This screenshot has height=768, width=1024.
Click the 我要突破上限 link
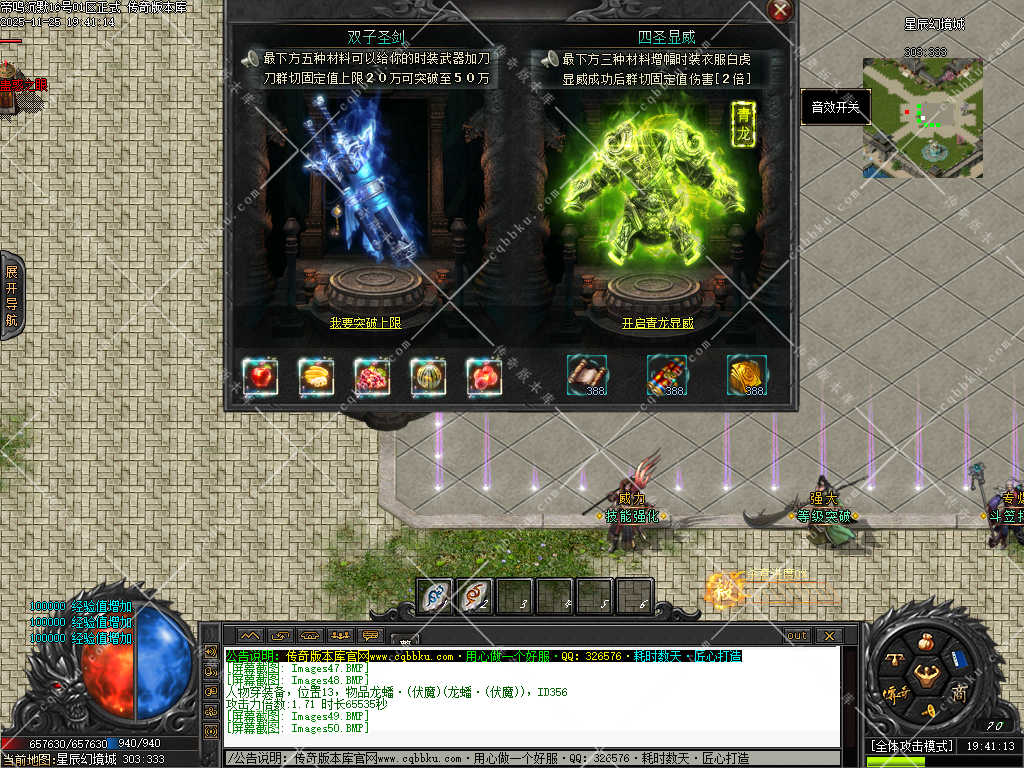pyautogui.click(x=365, y=323)
